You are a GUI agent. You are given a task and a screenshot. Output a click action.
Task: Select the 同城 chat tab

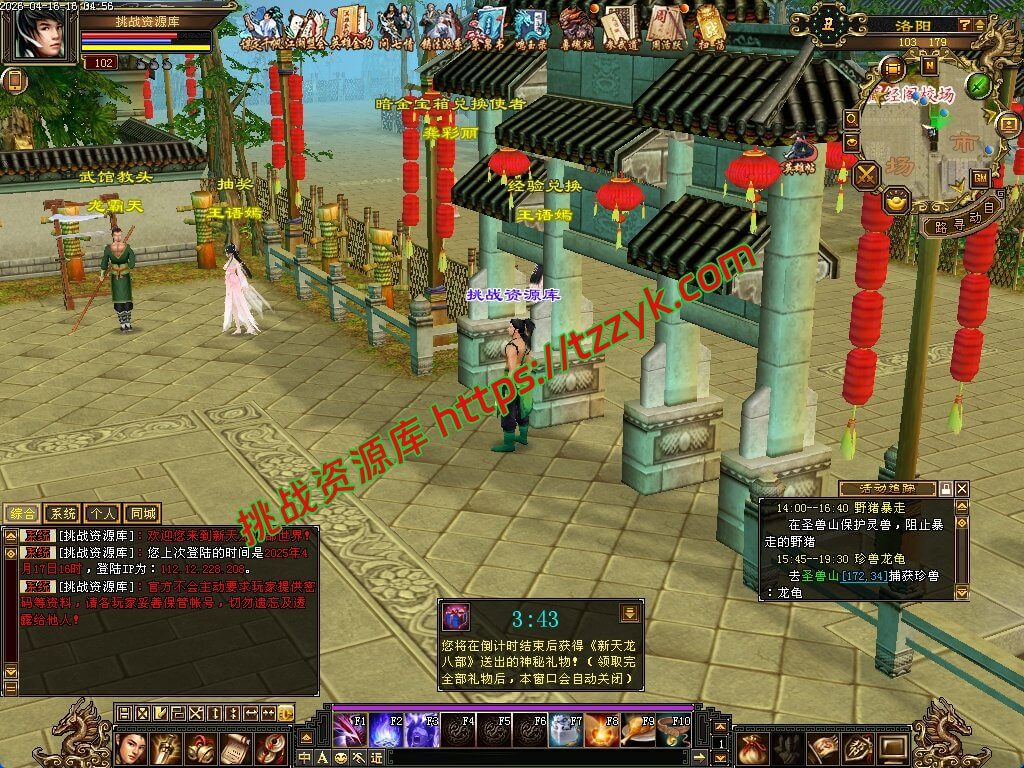point(143,514)
